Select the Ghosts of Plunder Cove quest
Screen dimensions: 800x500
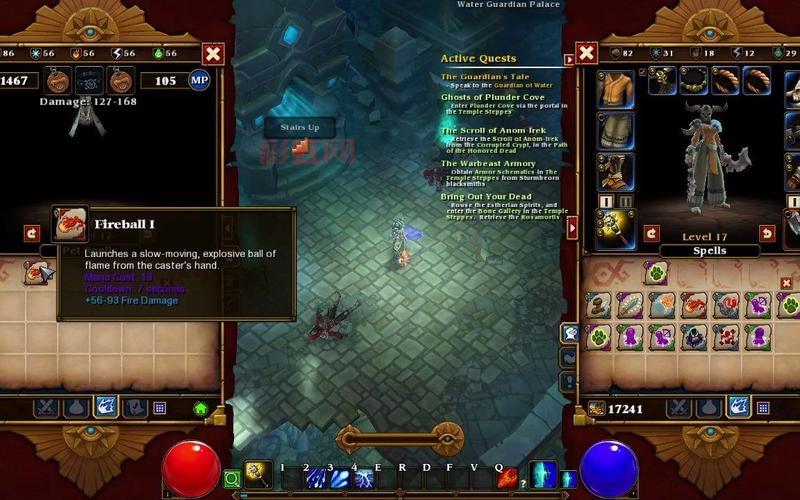[x=493, y=97]
